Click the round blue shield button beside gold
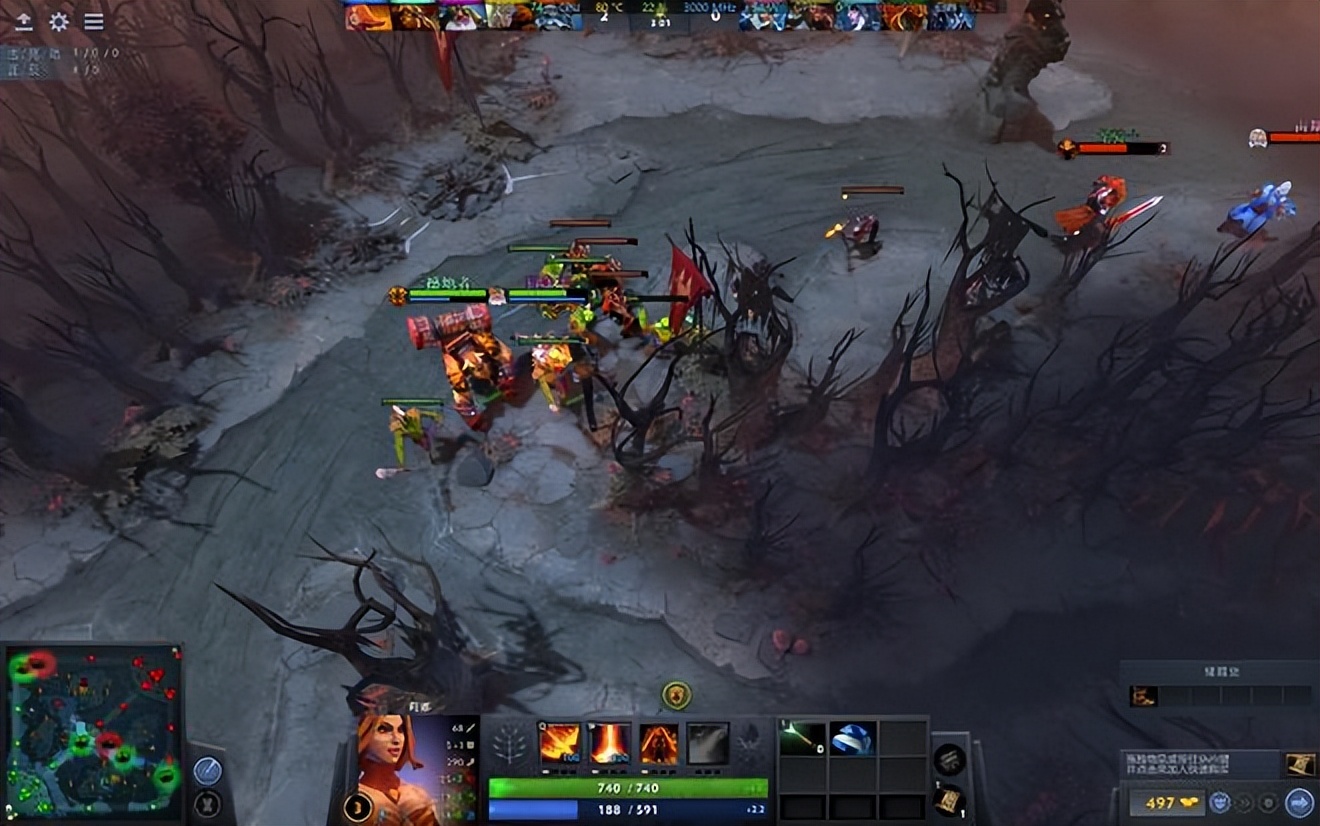 click(1220, 802)
